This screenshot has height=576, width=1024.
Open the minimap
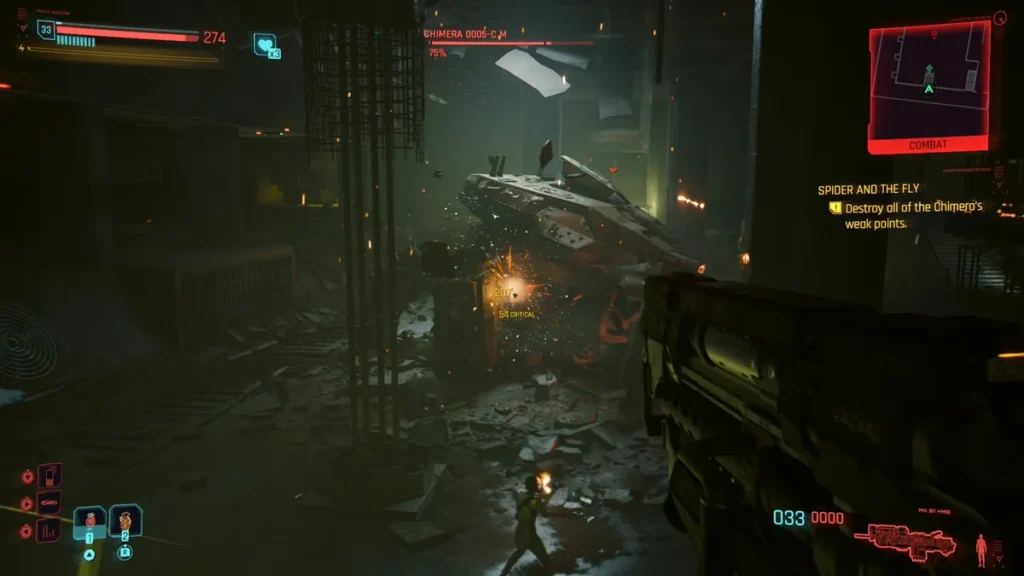point(929,82)
